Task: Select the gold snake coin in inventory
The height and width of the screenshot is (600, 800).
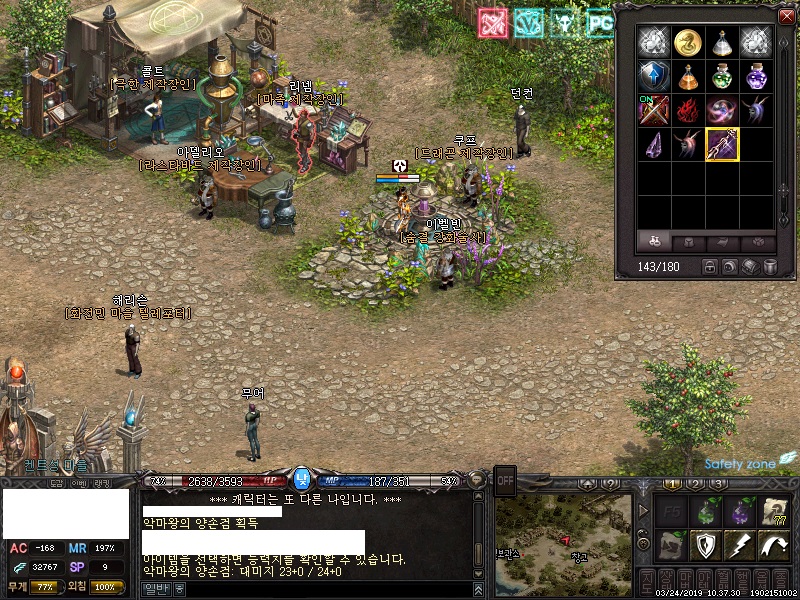Action: 687,42
